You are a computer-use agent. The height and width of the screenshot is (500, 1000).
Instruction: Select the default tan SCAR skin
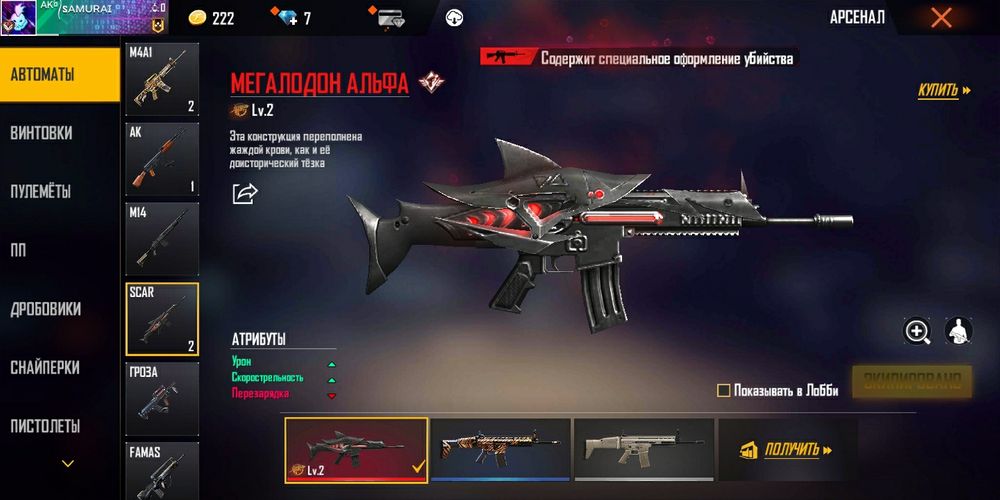point(643,450)
